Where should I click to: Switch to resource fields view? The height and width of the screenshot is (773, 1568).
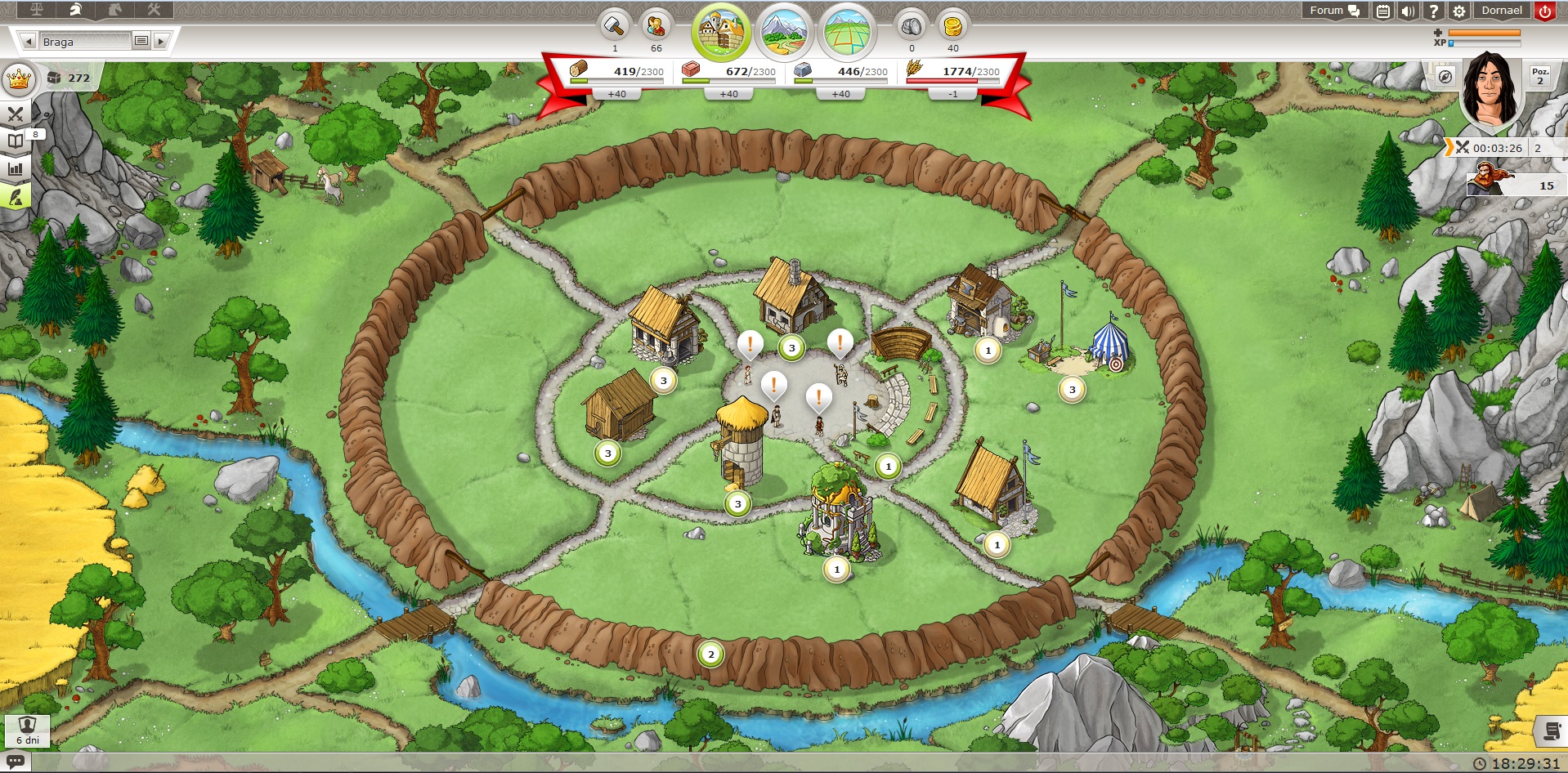[x=785, y=31]
